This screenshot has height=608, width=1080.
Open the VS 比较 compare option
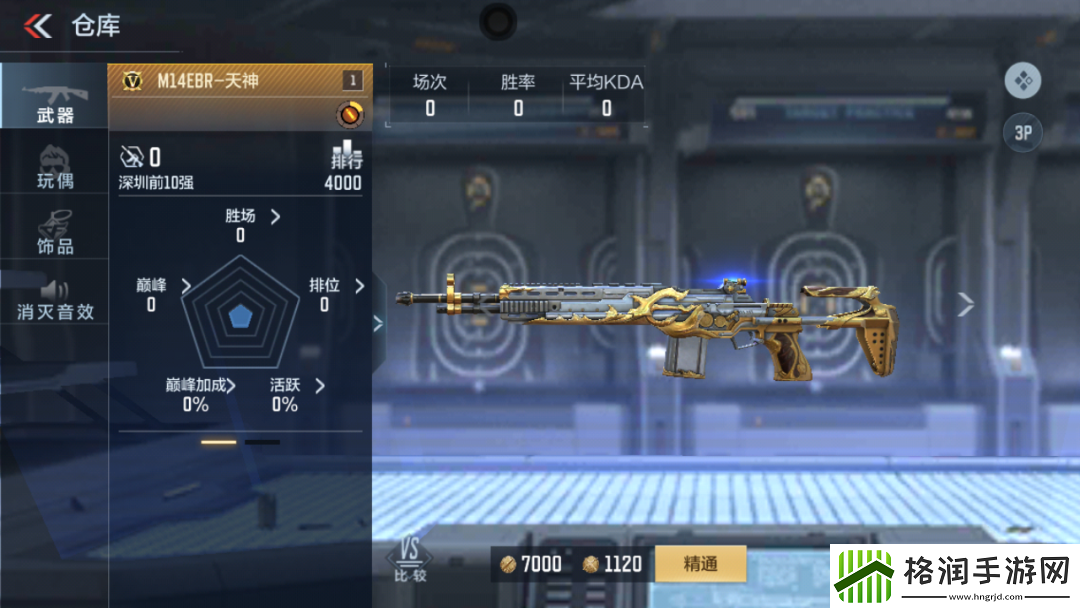(409, 560)
